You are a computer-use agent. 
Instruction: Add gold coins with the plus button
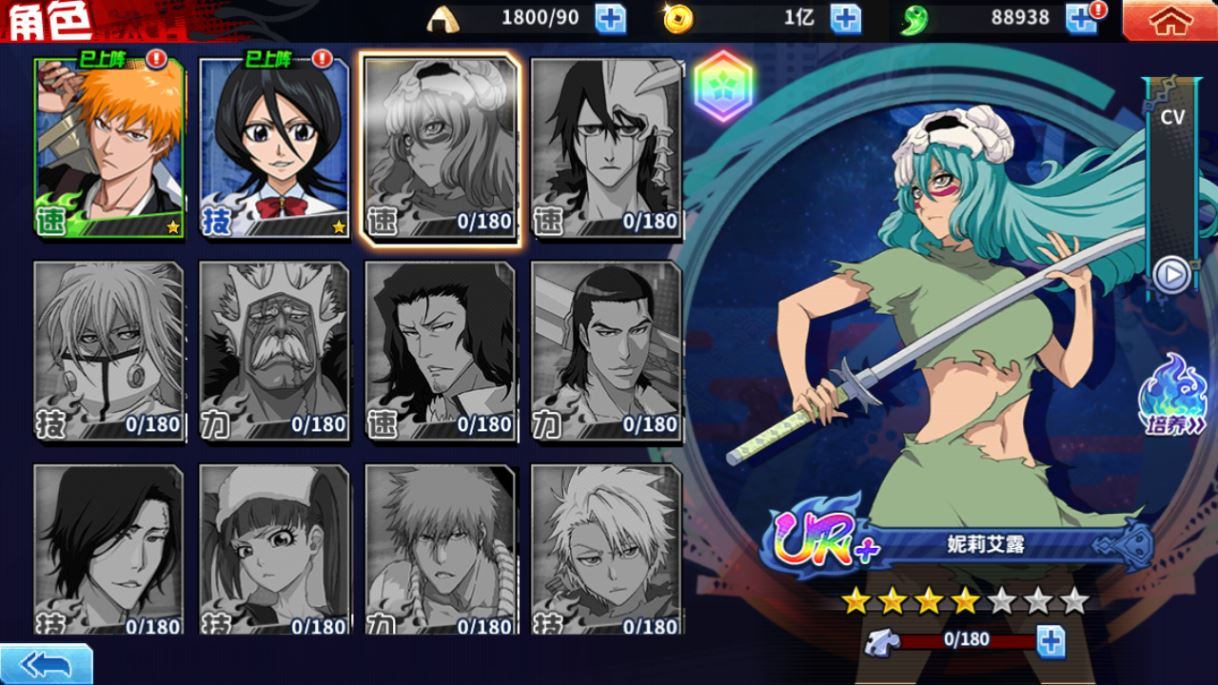(x=845, y=18)
